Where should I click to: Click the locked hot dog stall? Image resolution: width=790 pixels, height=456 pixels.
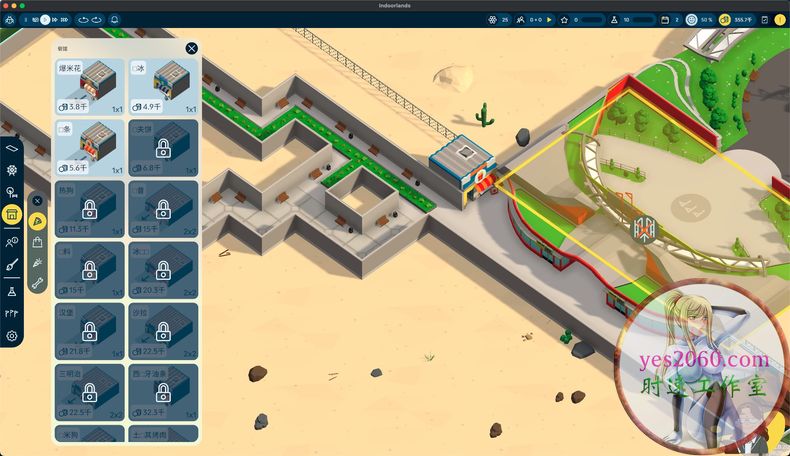[x=90, y=208]
